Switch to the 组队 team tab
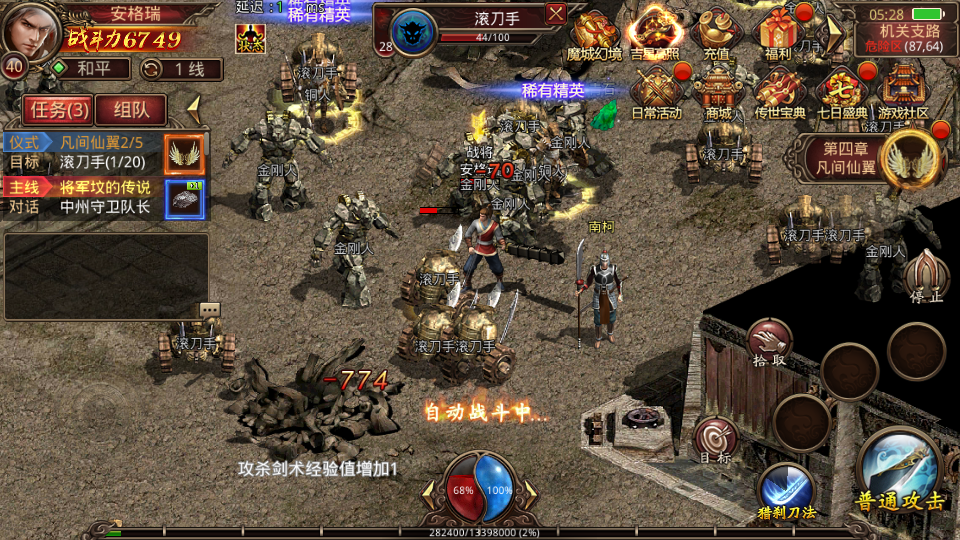 pos(131,110)
